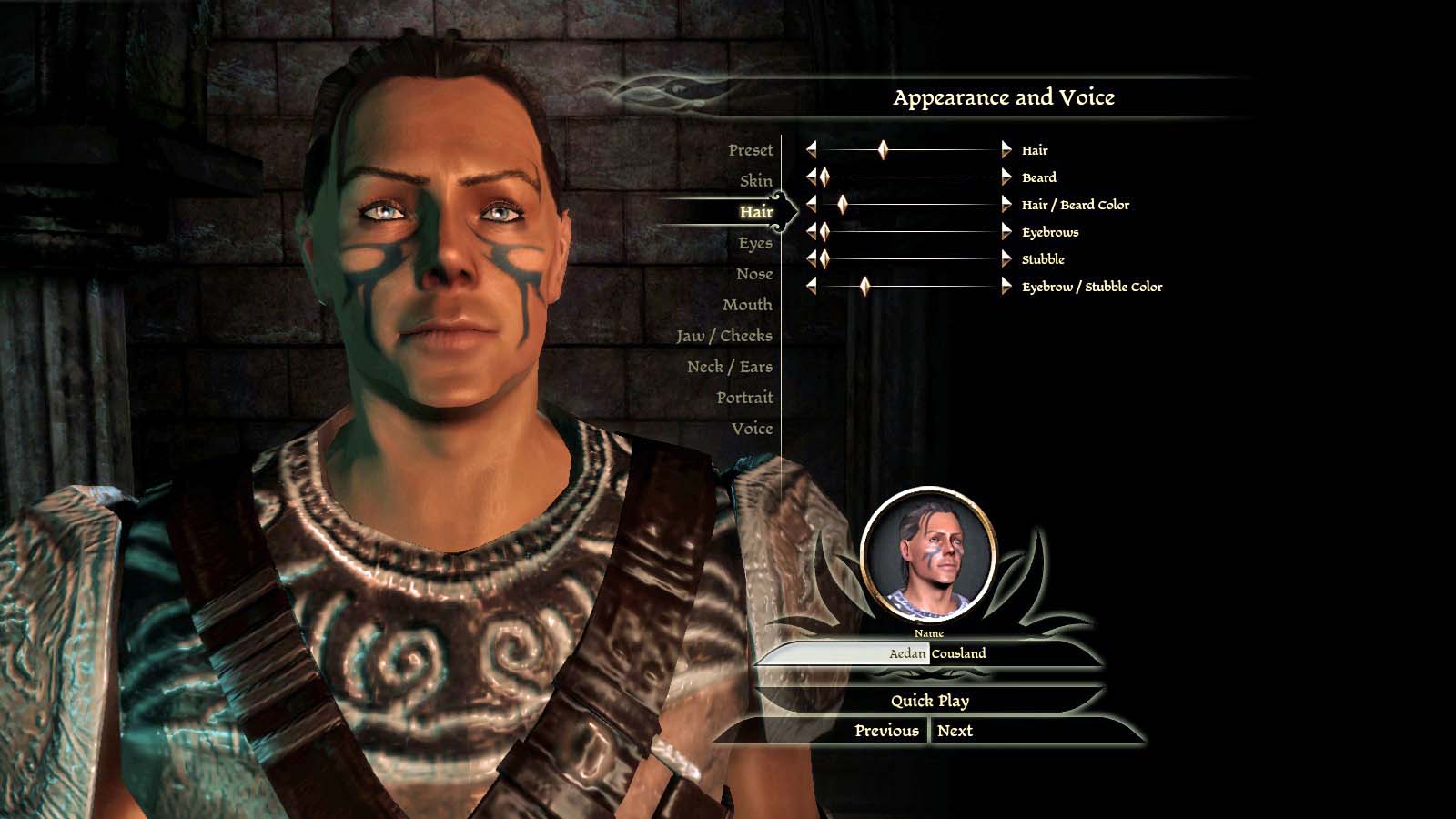
Task: Switch to Jaw / Cheeks options
Action: point(723,336)
